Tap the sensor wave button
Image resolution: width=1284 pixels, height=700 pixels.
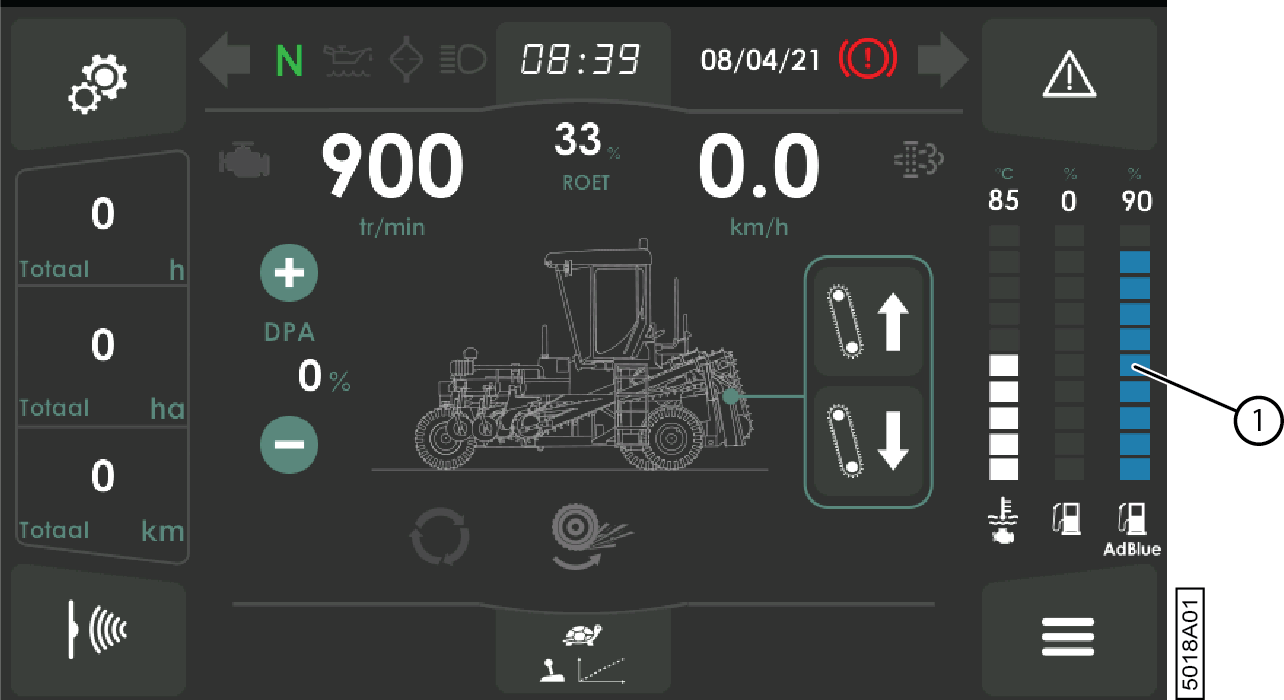(97, 630)
